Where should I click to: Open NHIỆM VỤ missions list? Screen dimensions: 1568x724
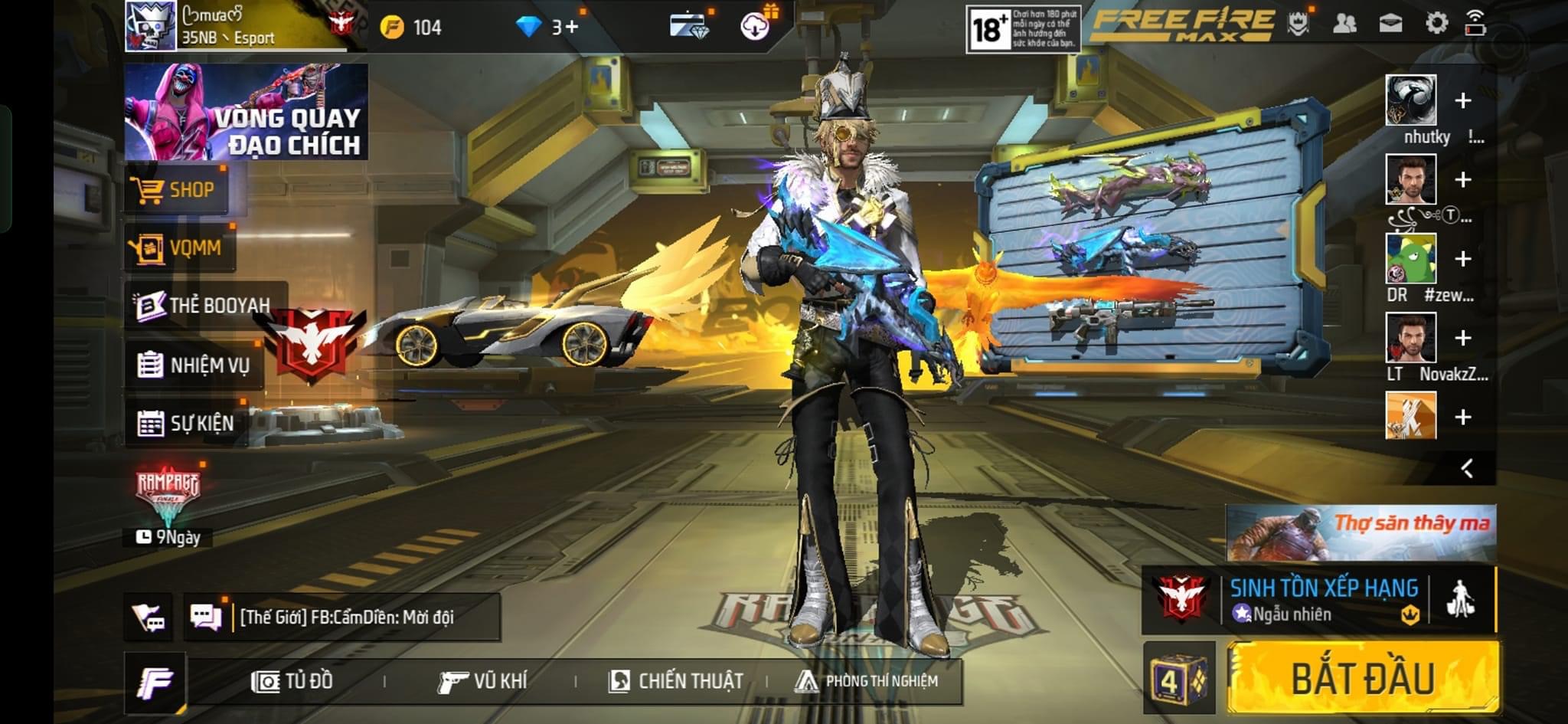click(194, 365)
